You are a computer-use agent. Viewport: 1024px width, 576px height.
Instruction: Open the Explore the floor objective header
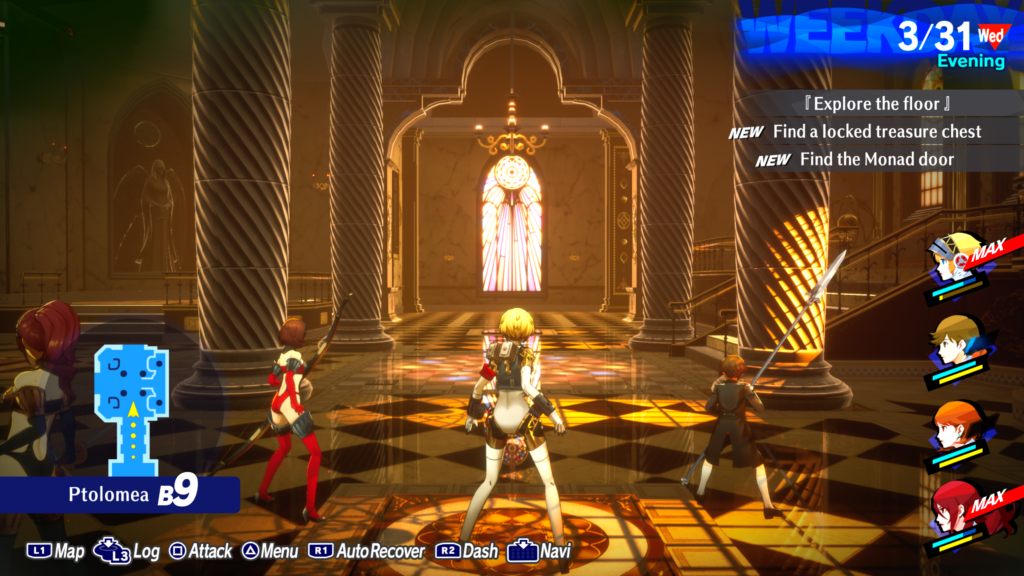point(876,104)
